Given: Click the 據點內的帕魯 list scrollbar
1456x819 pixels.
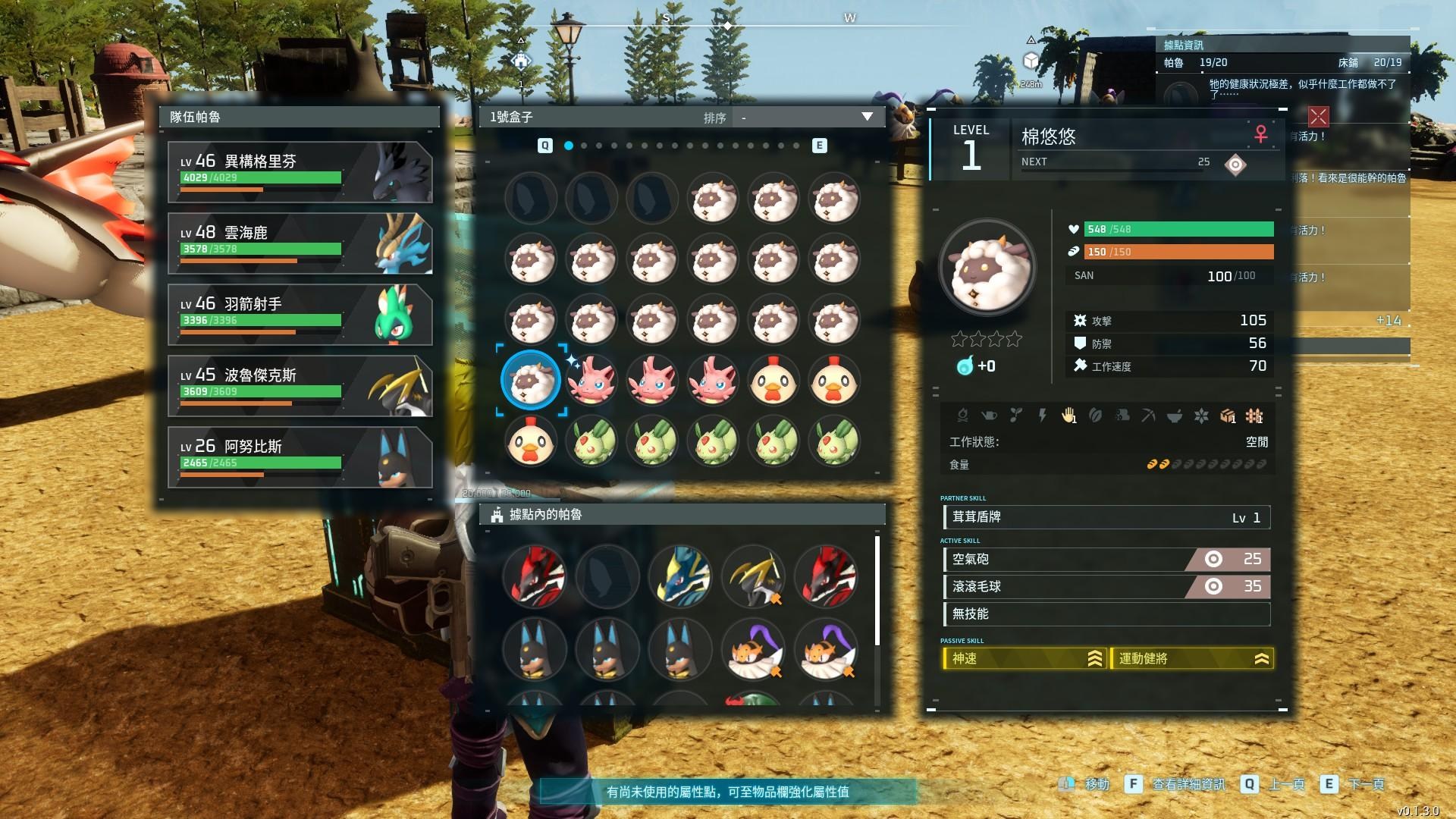Looking at the screenshot, I should tap(877, 591).
